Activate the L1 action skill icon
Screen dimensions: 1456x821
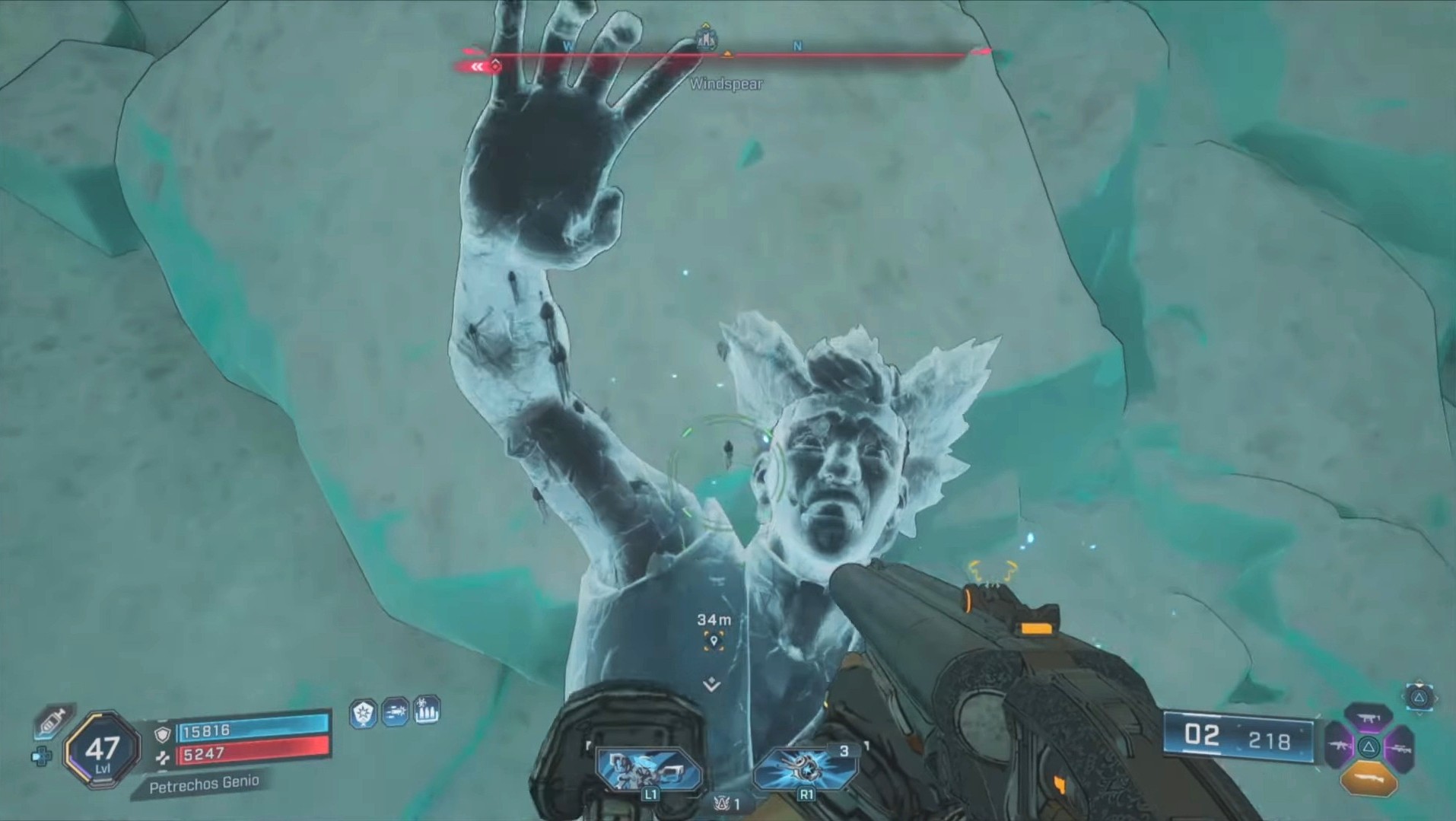649,770
